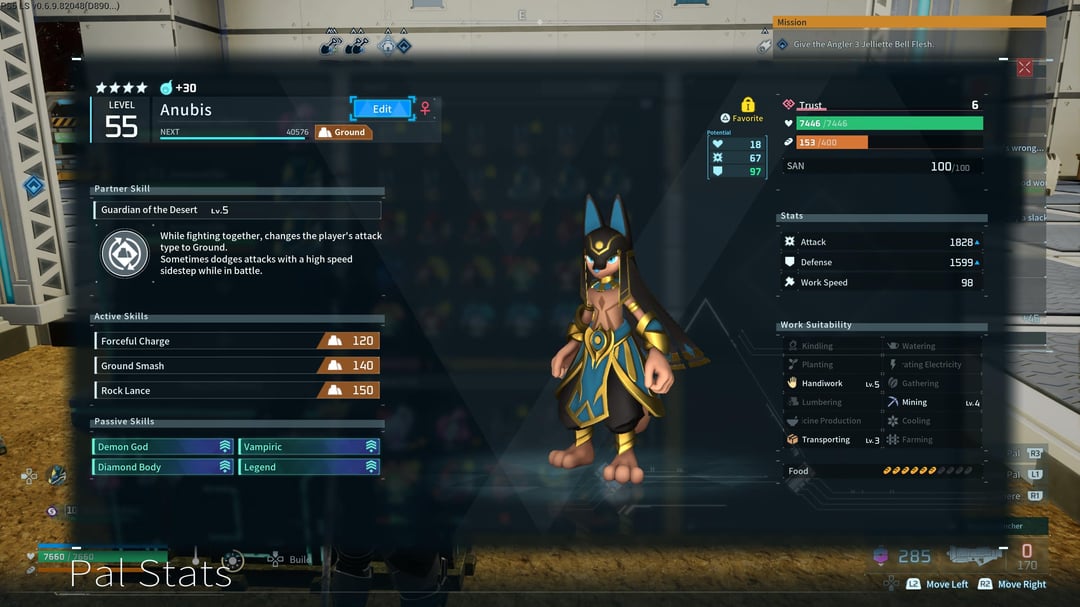Viewport: 1080px width, 607px height.
Task: Select the Demon God passive skill
Action: click(164, 447)
